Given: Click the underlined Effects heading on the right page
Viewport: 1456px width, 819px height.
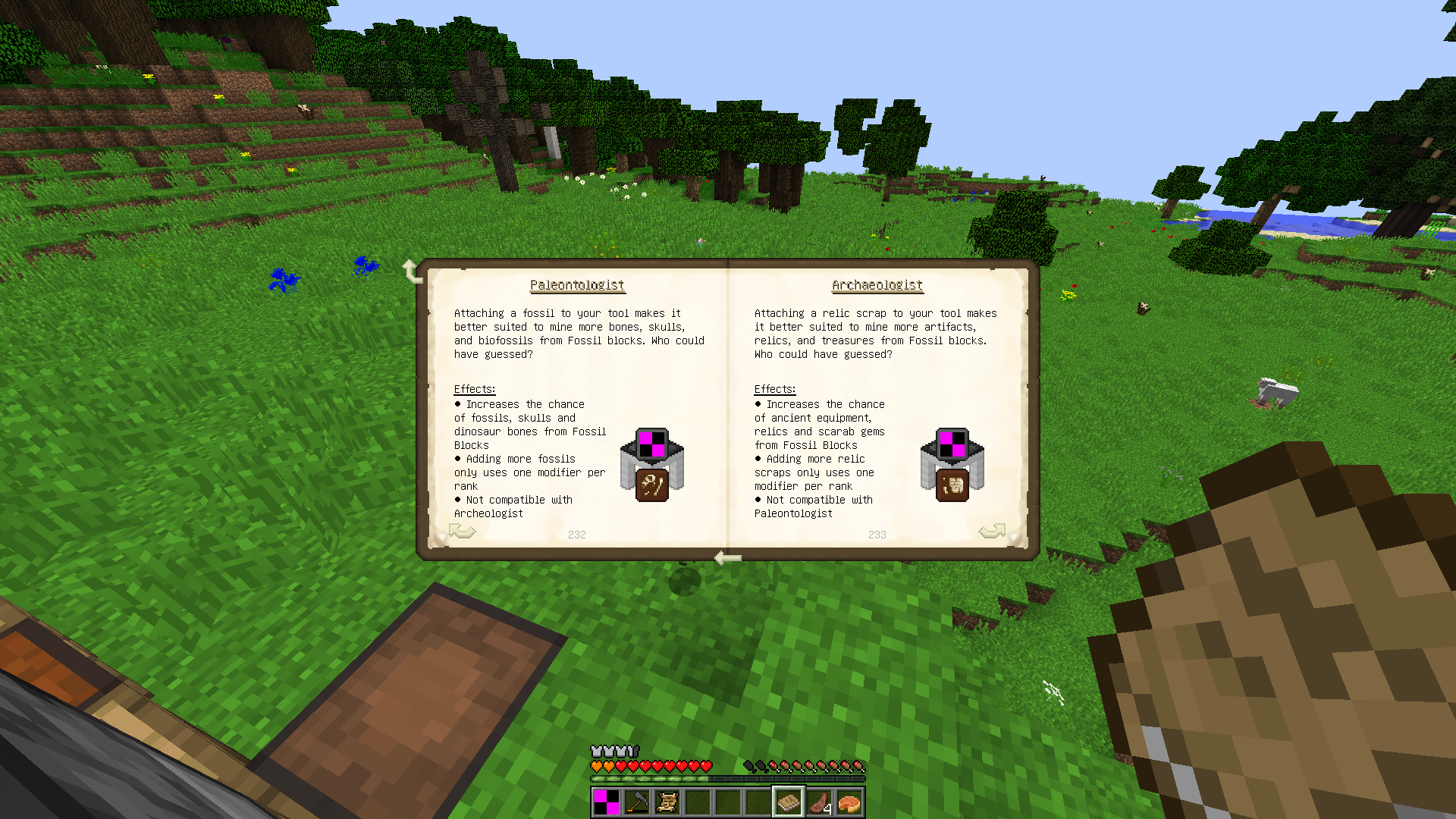Looking at the screenshot, I should tap(774, 389).
